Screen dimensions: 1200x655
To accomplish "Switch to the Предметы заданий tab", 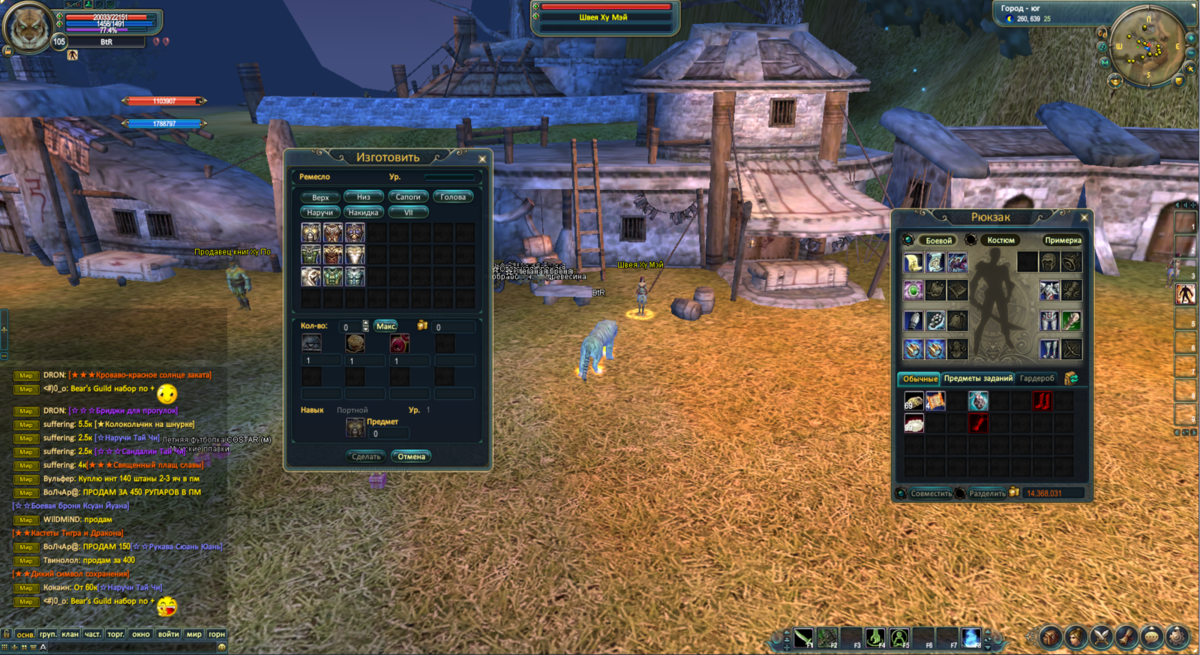I will tap(978, 378).
